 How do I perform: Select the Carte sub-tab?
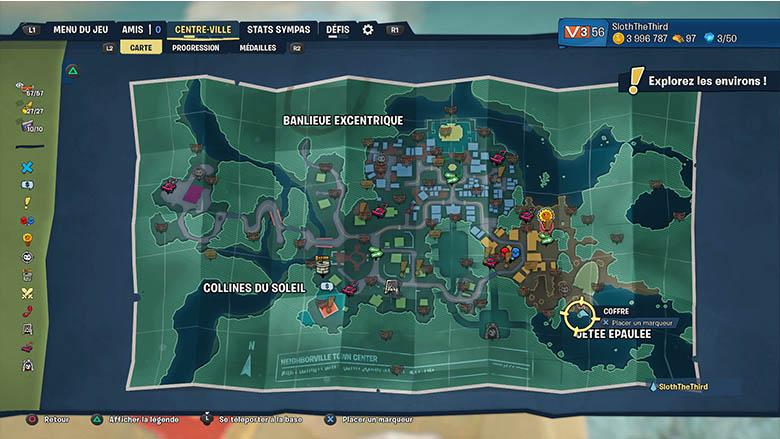pyautogui.click(x=141, y=47)
